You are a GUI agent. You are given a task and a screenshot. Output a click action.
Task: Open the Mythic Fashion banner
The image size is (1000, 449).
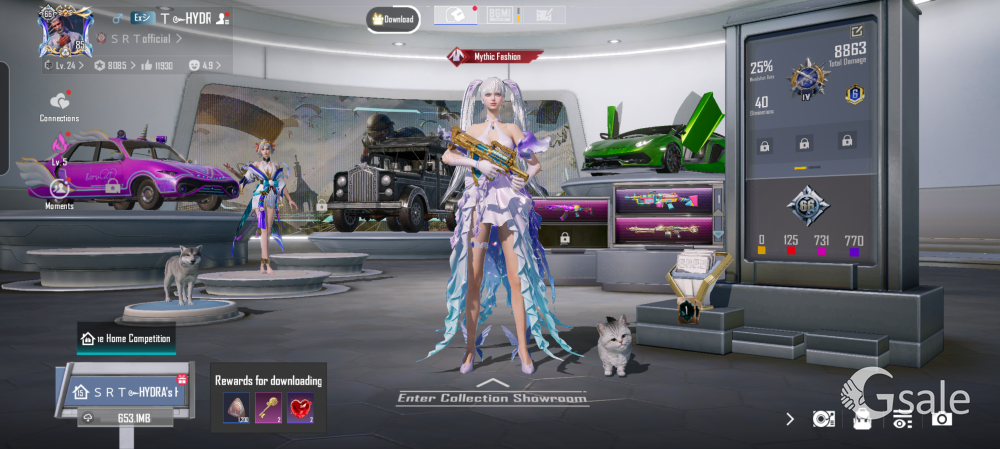497,57
